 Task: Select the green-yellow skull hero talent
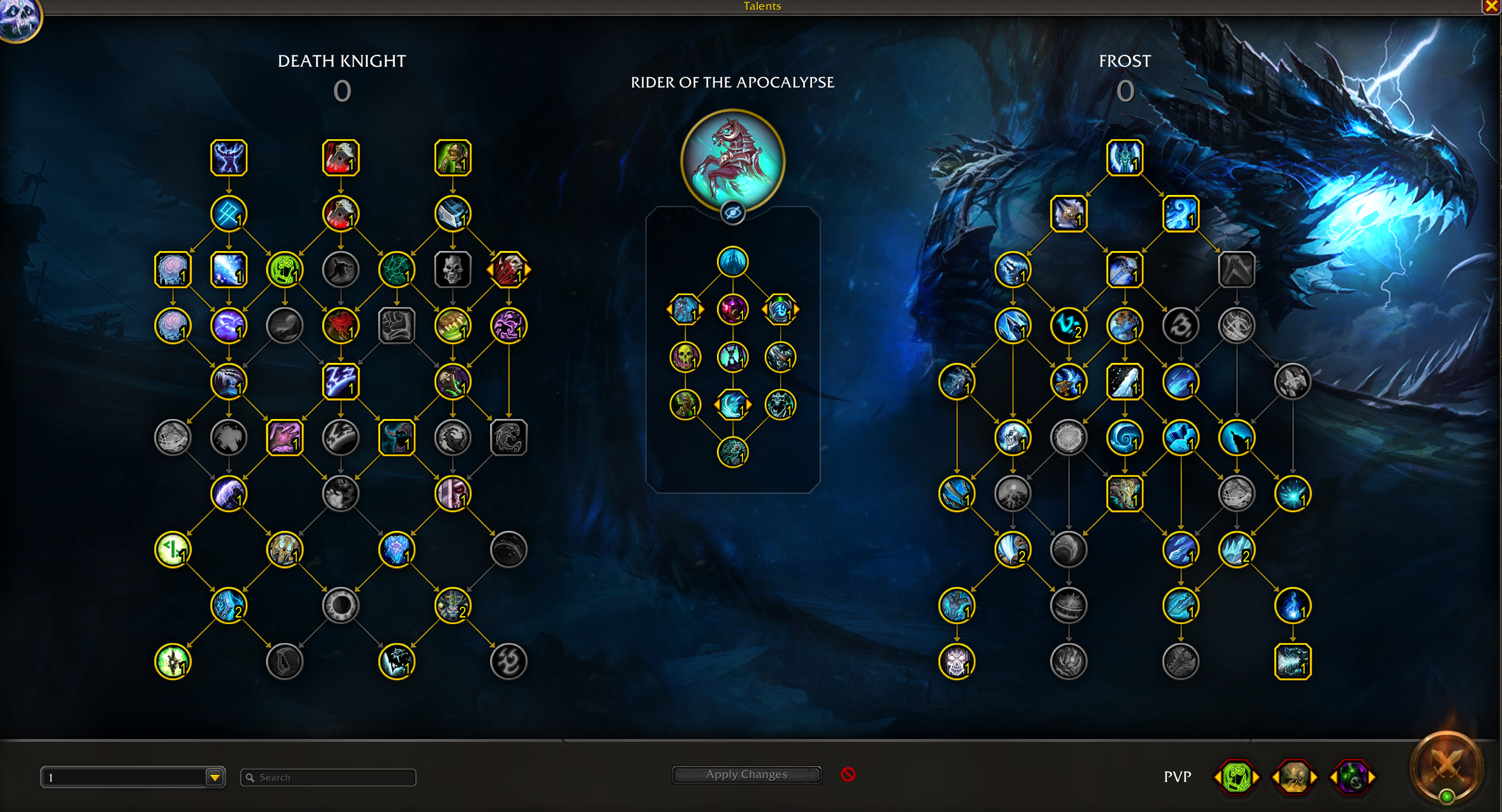click(x=685, y=357)
